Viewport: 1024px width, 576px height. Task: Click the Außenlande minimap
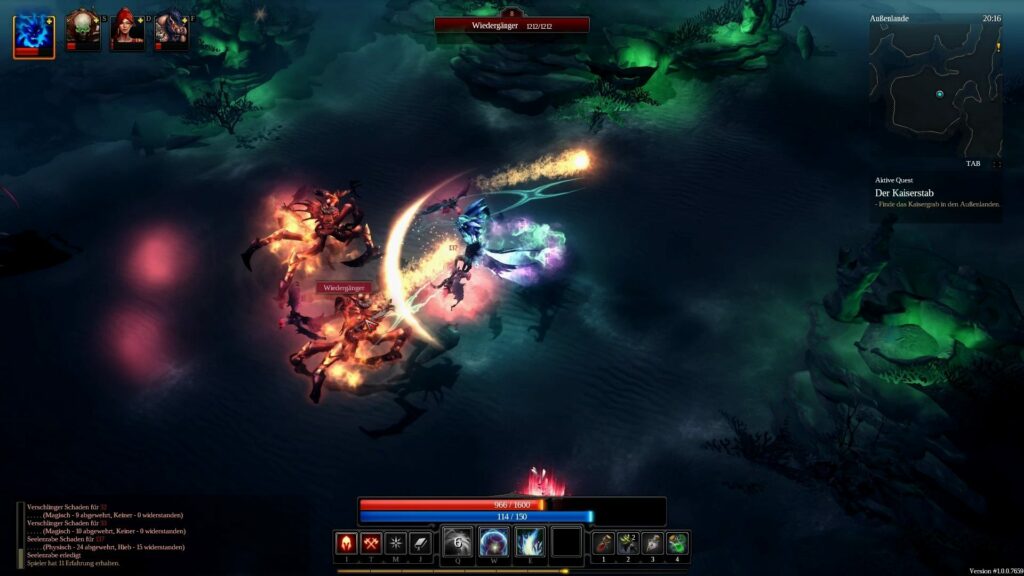coord(935,91)
